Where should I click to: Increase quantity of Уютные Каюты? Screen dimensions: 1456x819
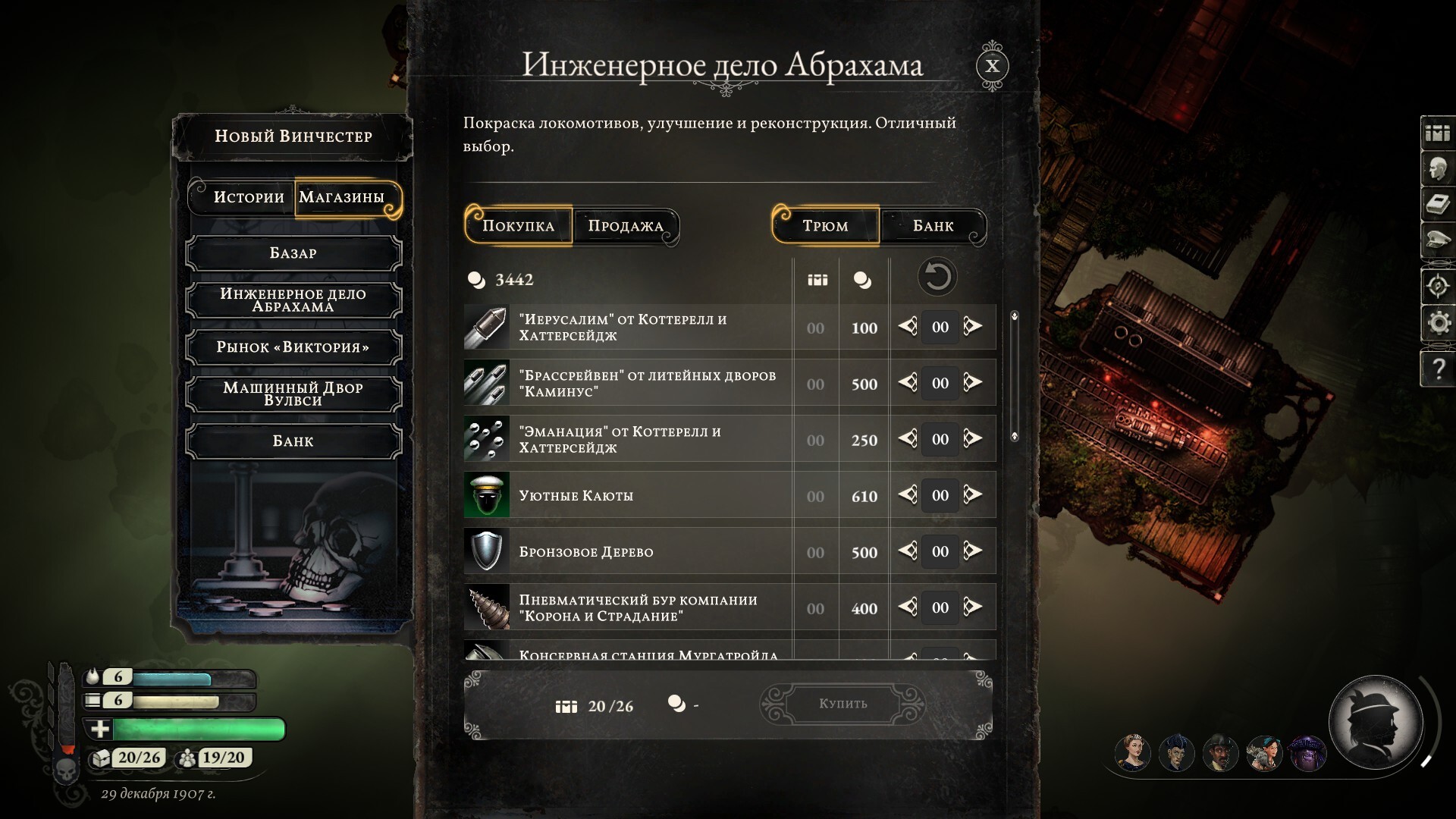[x=973, y=495]
